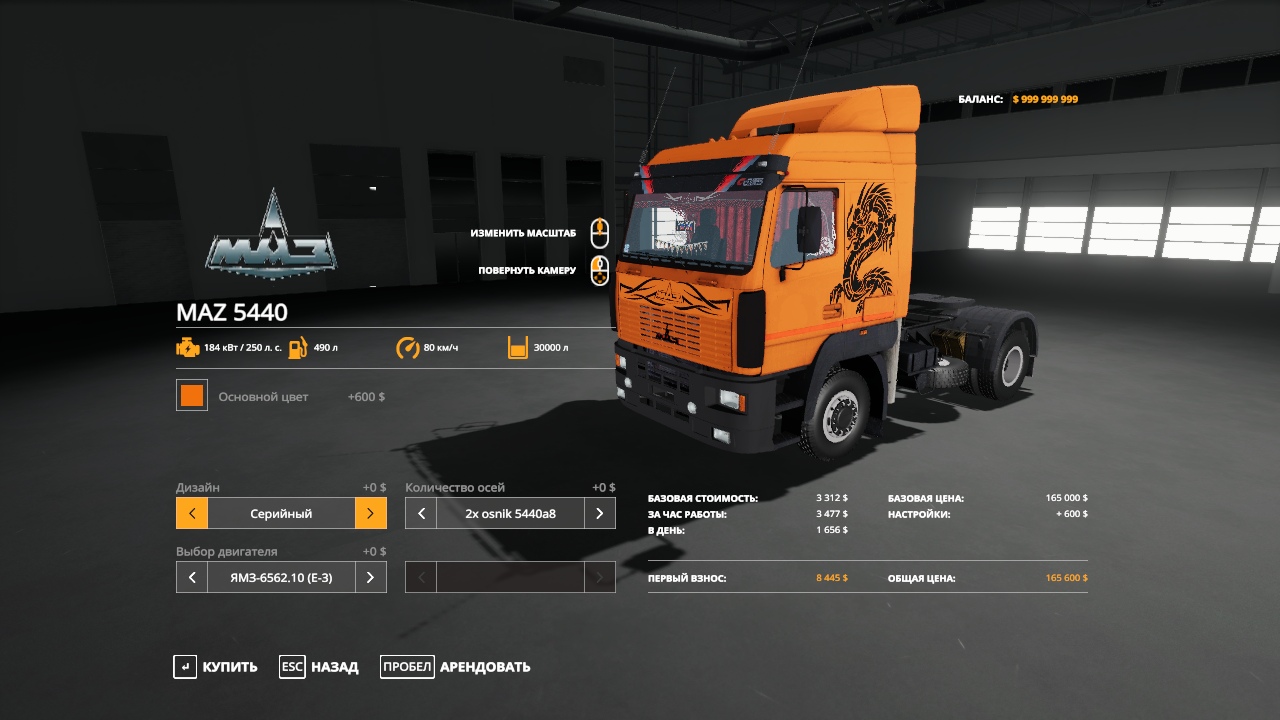
Task: Buy the truck with КУПИТЬ
Action: pos(215,667)
